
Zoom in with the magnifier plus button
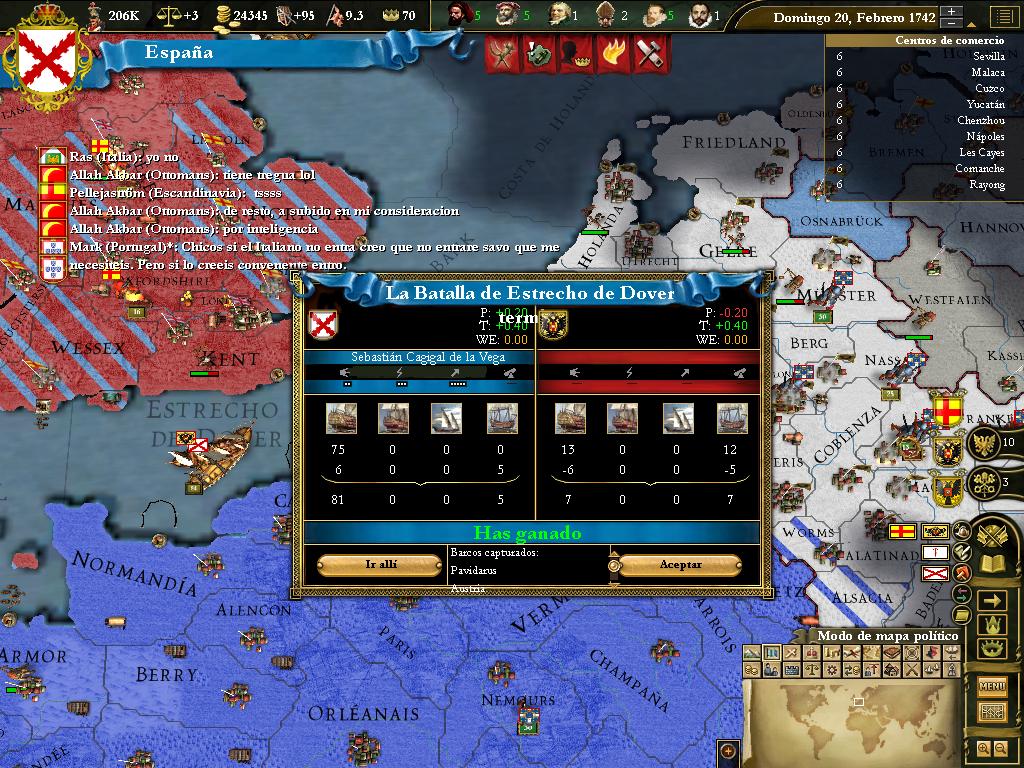coord(982,748)
